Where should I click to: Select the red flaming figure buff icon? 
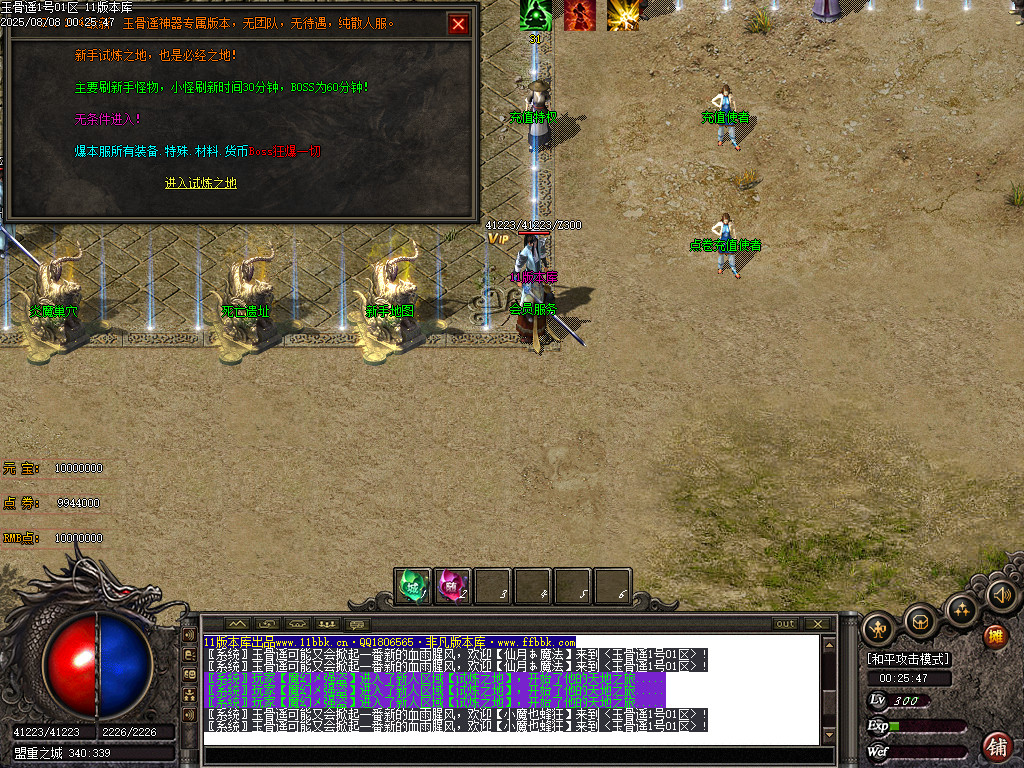579,15
